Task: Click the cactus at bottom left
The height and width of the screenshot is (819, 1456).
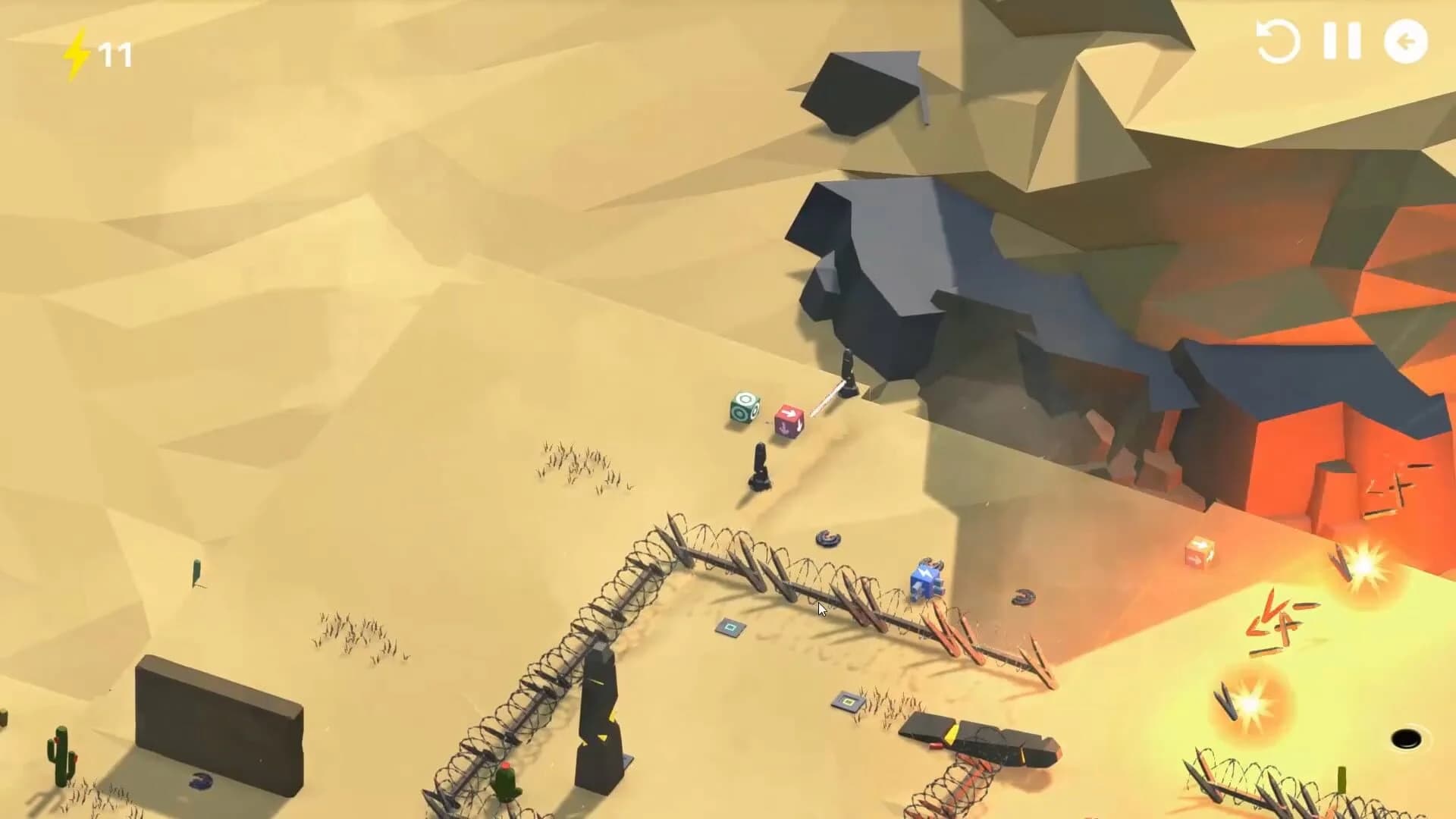Action: [62, 758]
